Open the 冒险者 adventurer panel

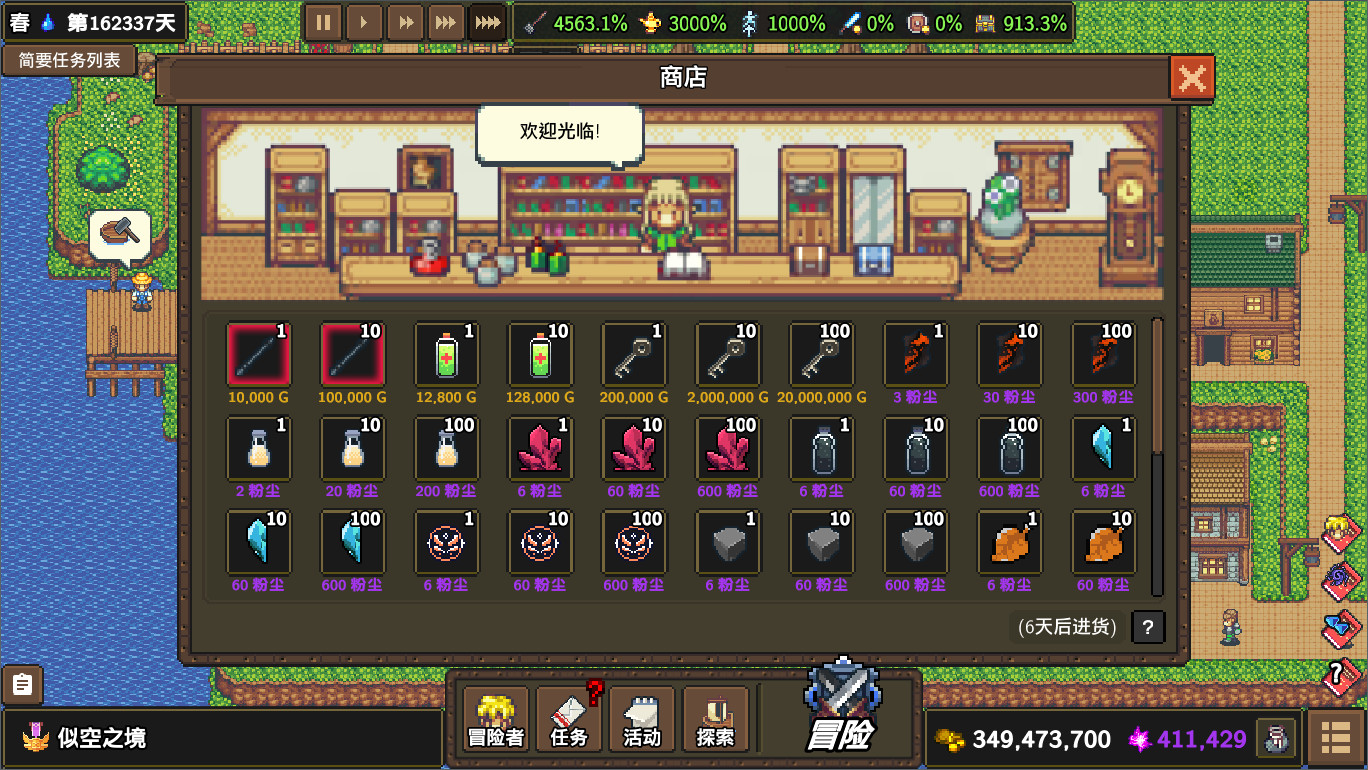click(x=494, y=718)
